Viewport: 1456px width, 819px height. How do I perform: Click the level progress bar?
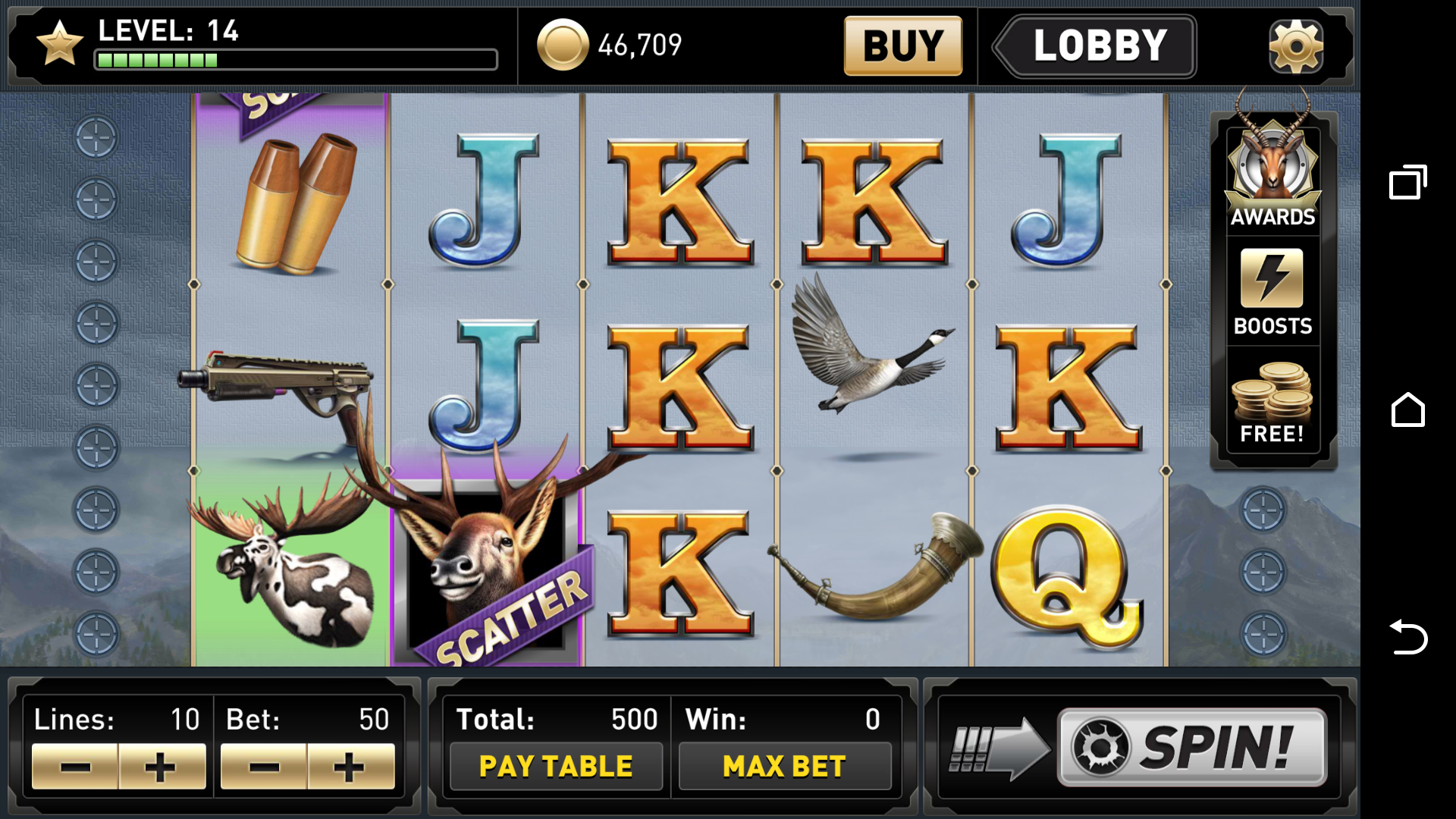click(x=294, y=59)
